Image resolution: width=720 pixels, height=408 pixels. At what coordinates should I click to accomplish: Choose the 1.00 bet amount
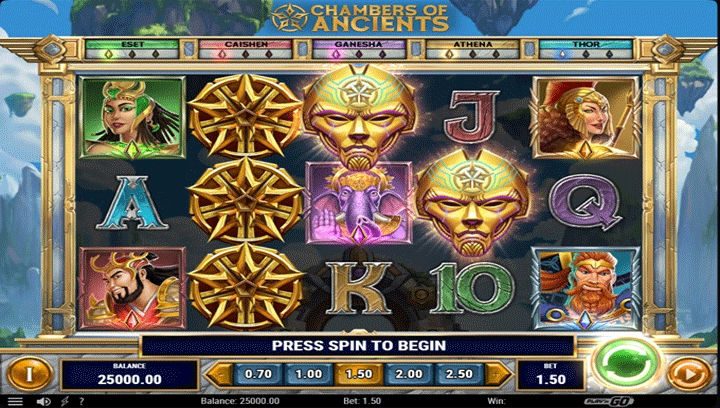point(308,374)
